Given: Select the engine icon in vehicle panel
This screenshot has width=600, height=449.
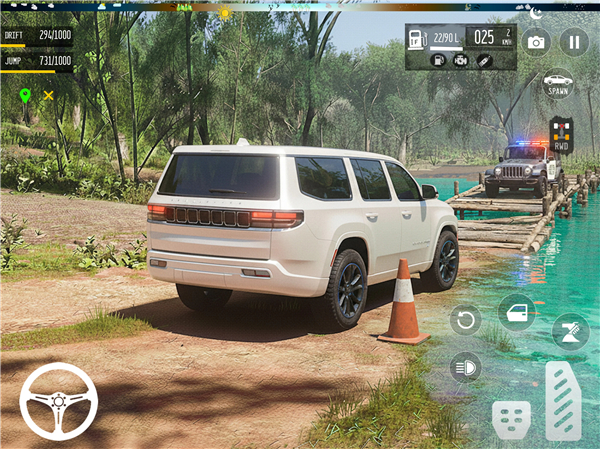Looking at the screenshot, I should point(461,60).
